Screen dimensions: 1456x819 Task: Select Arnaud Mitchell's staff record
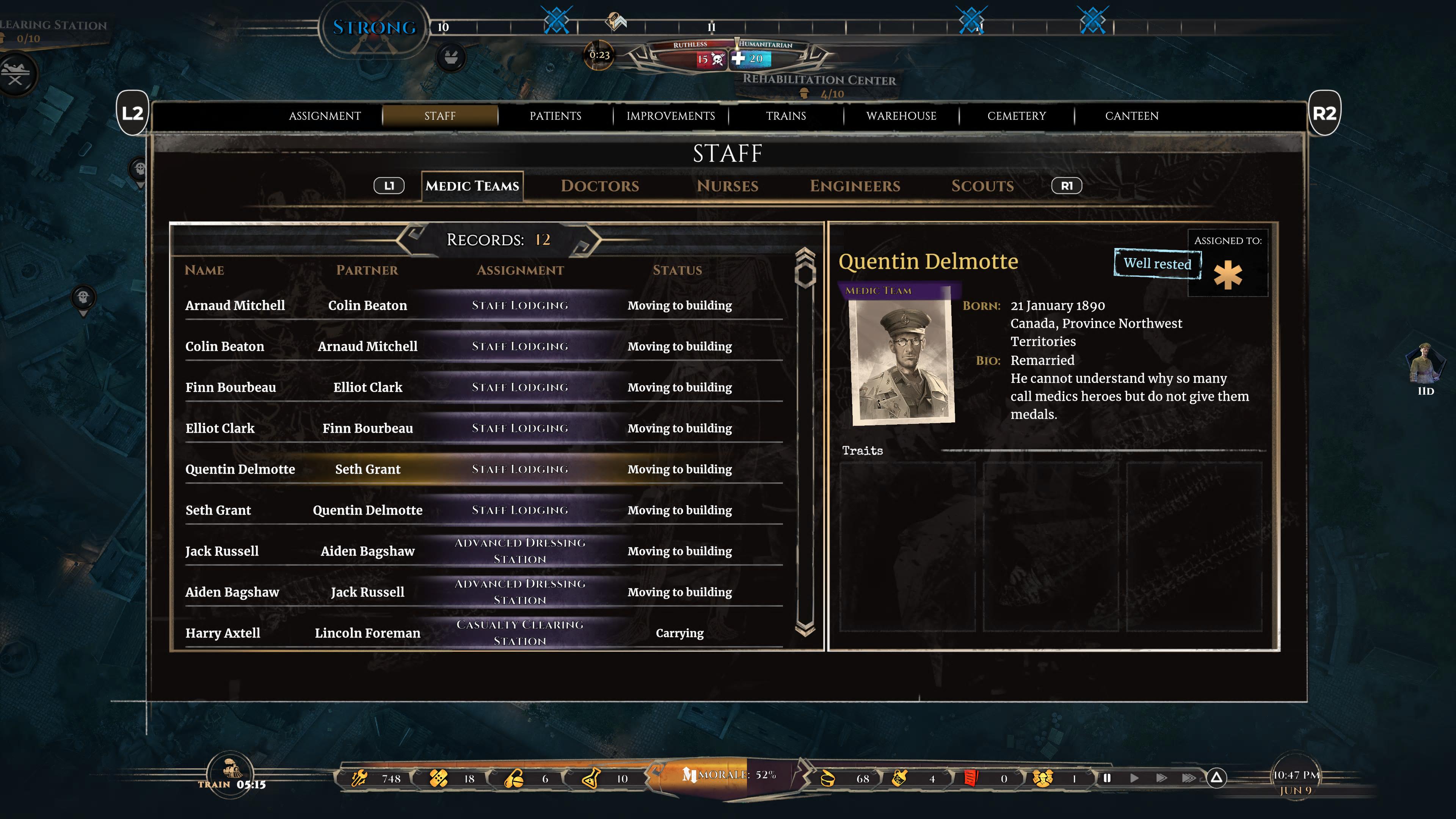click(235, 306)
